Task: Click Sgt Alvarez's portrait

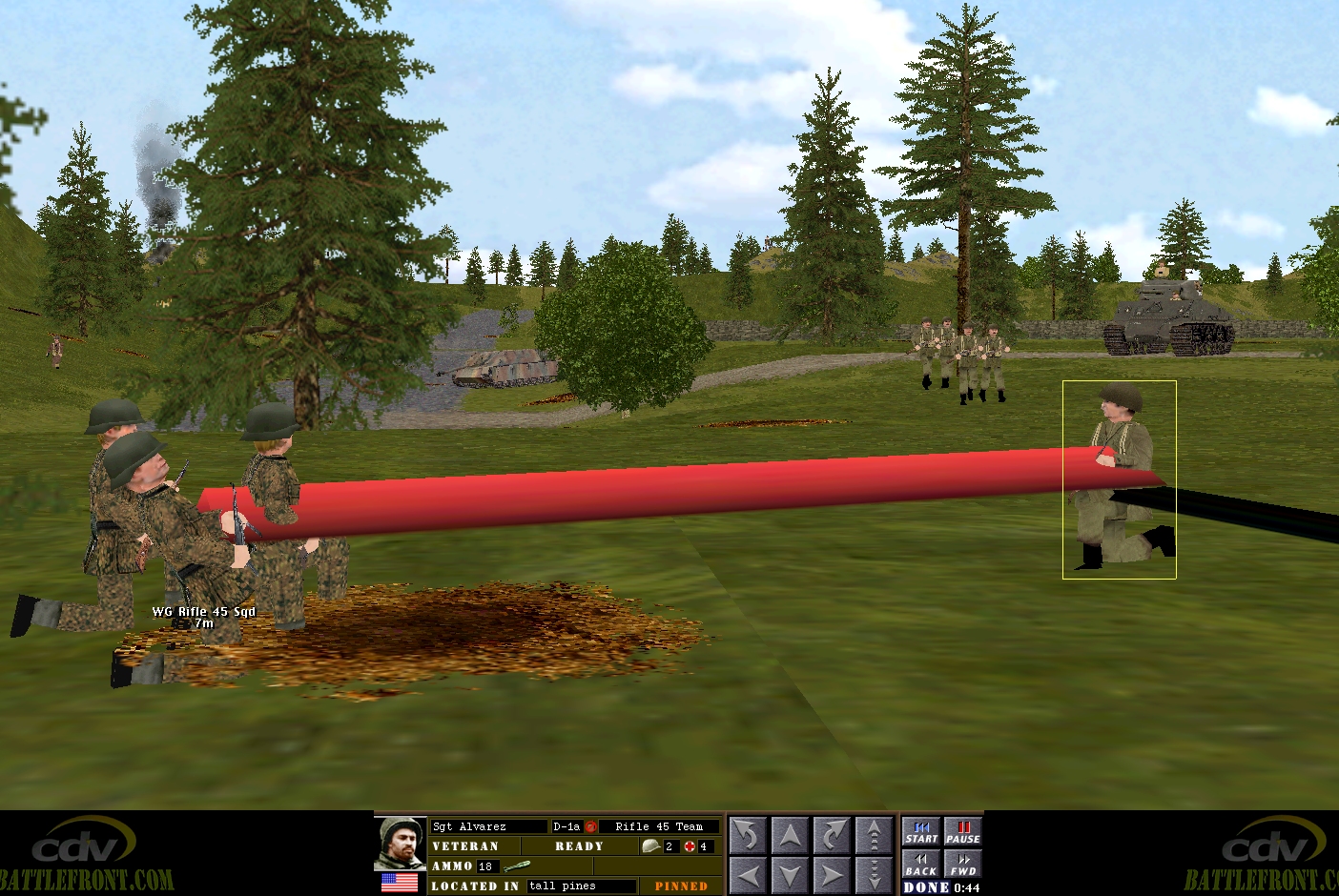Action: [401, 844]
